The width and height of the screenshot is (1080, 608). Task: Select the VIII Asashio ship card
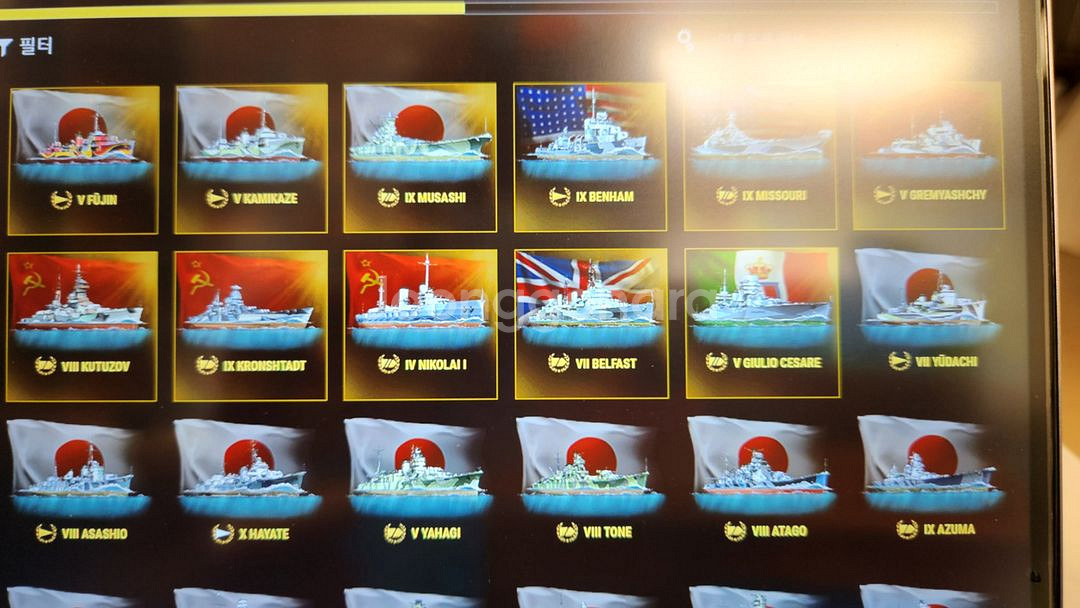coord(81,490)
